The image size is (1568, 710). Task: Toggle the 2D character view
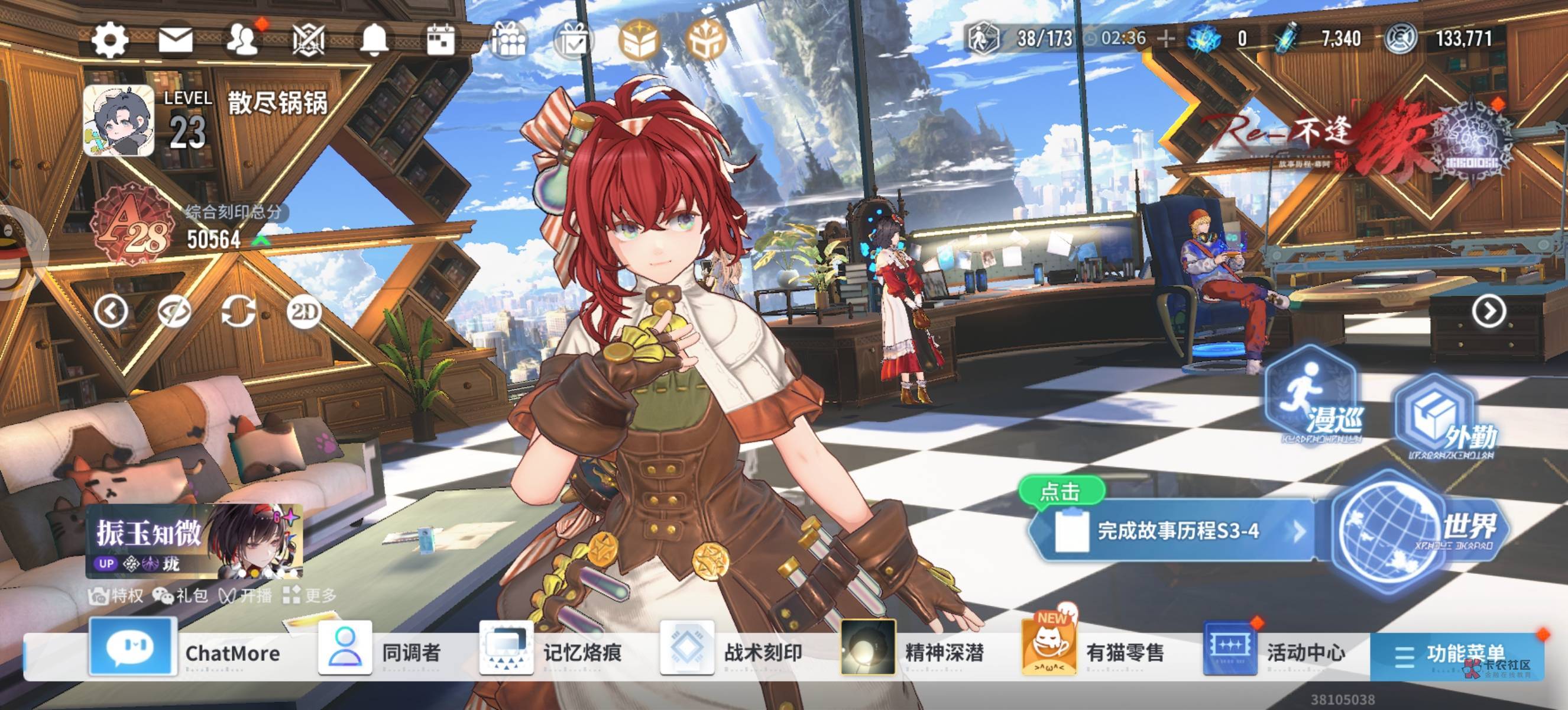[304, 312]
